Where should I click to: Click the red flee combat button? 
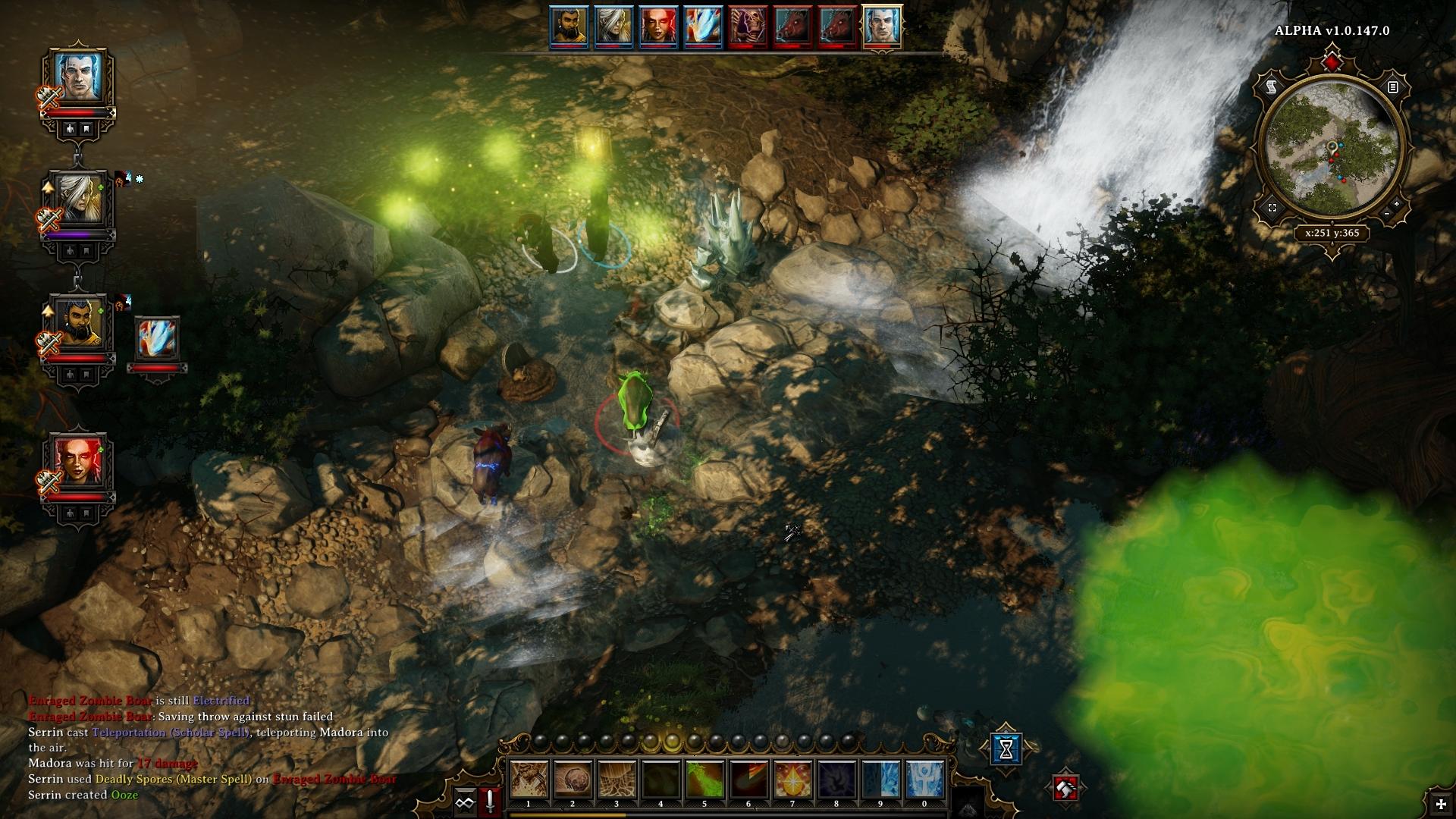click(1065, 789)
